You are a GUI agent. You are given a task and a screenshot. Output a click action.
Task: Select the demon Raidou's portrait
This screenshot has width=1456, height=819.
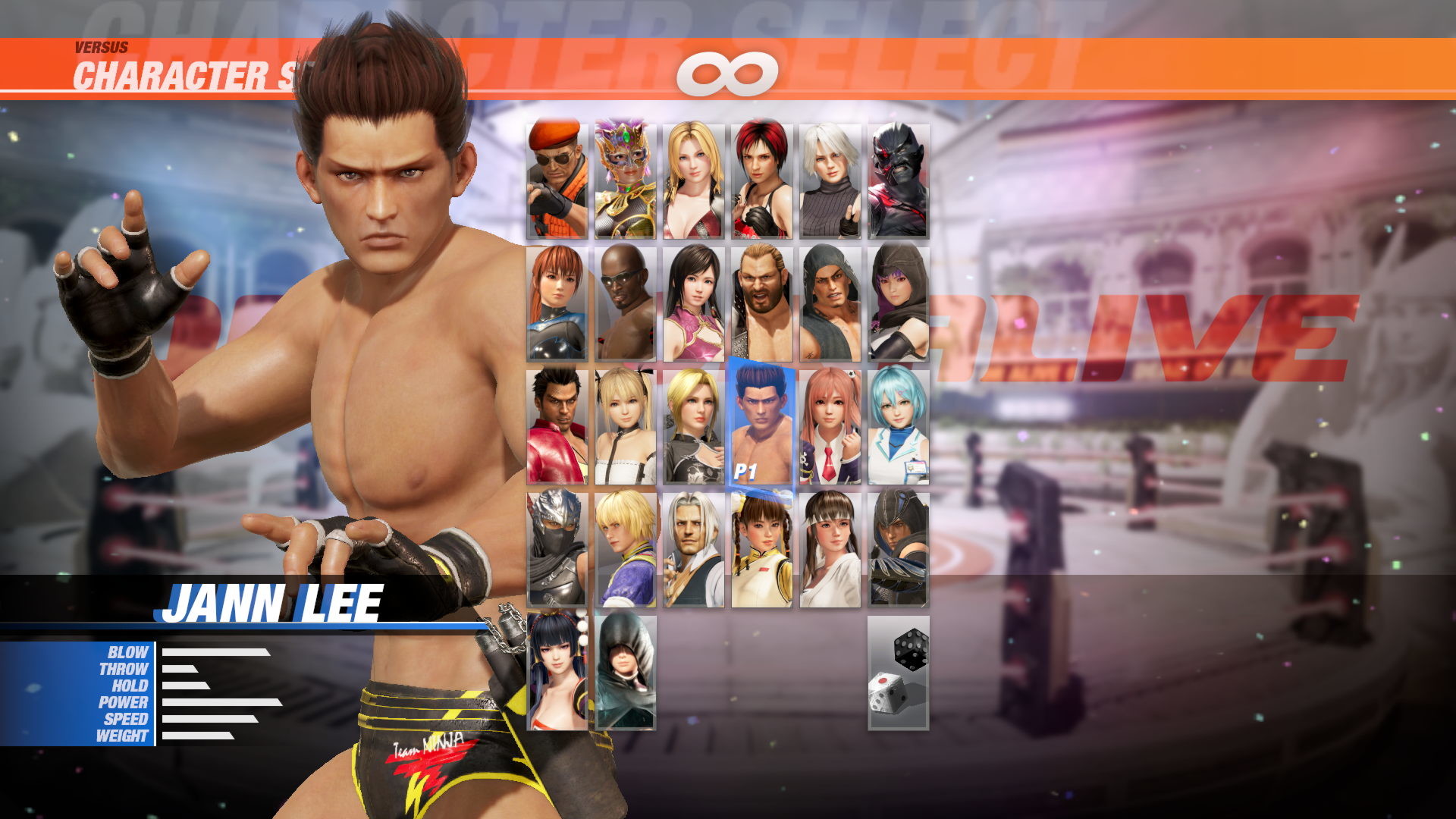[x=899, y=178]
